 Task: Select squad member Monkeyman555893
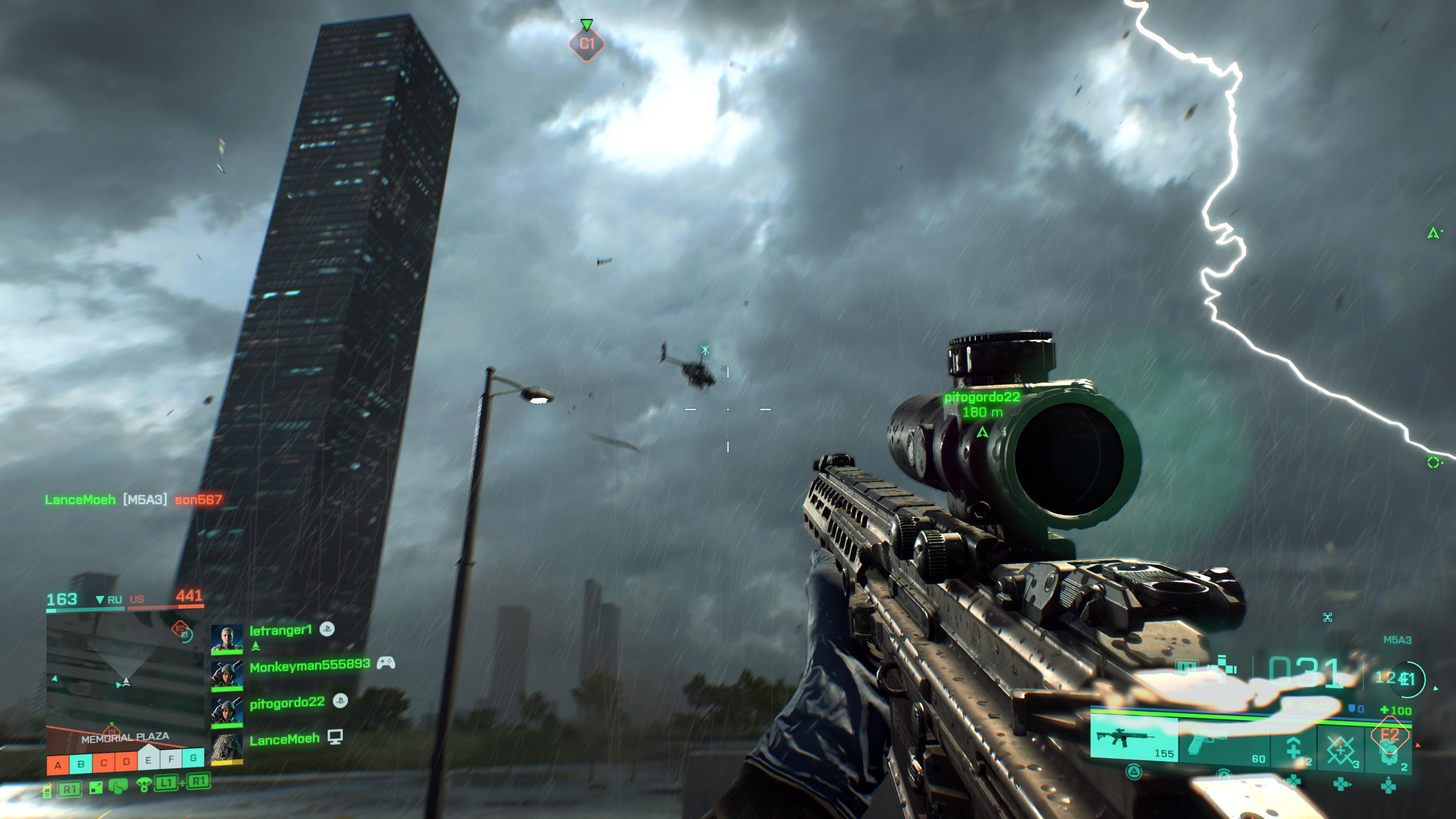tap(309, 666)
